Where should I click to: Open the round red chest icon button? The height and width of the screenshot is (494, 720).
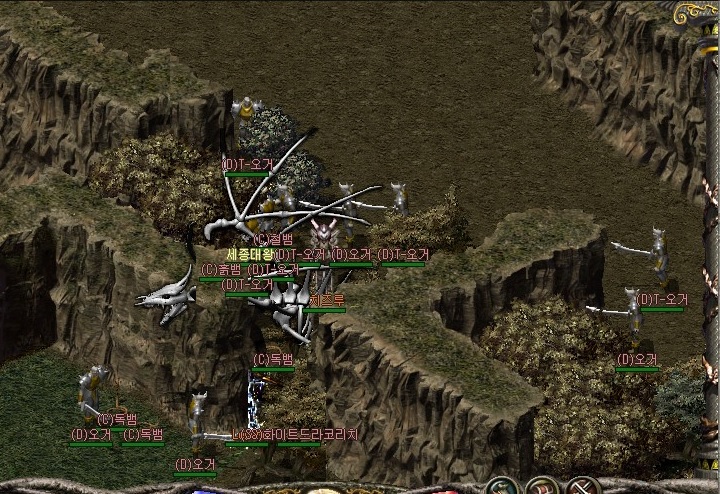pyautogui.click(x=541, y=487)
